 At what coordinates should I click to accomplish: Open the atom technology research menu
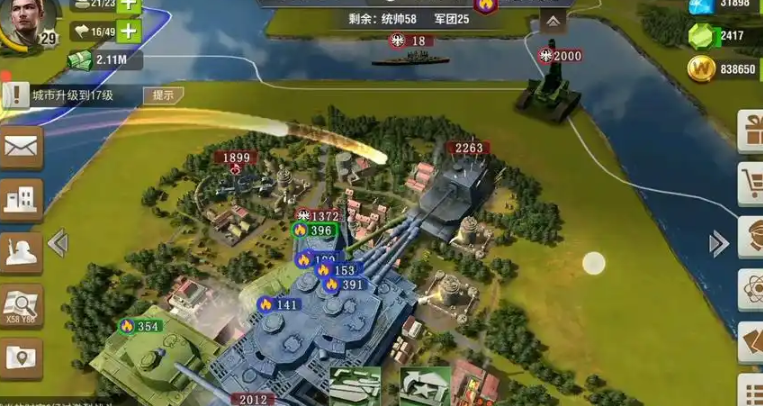coord(750,290)
